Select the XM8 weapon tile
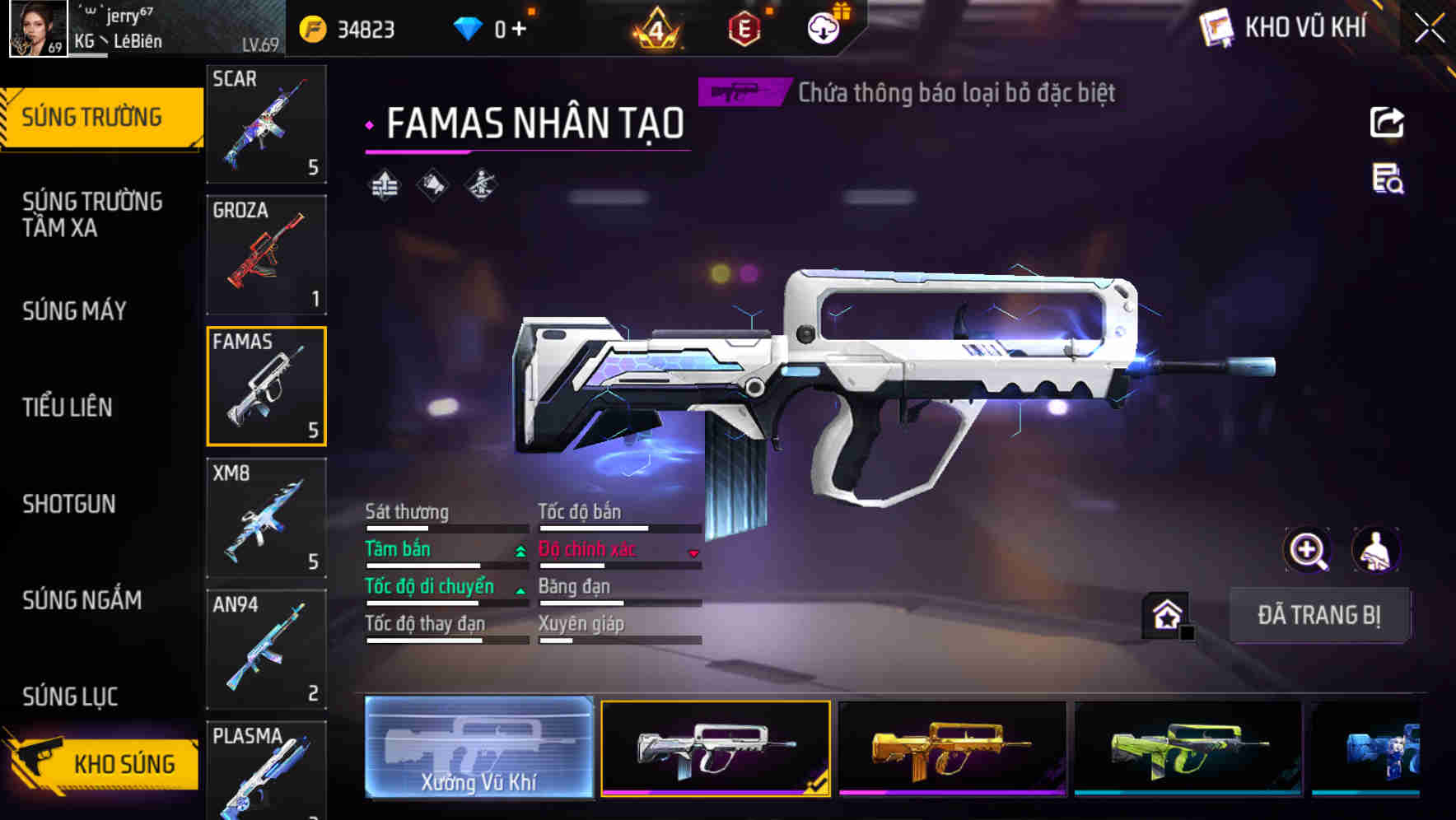The width and height of the screenshot is (1456, 820). pyautogui.click(x=266, y=518)
